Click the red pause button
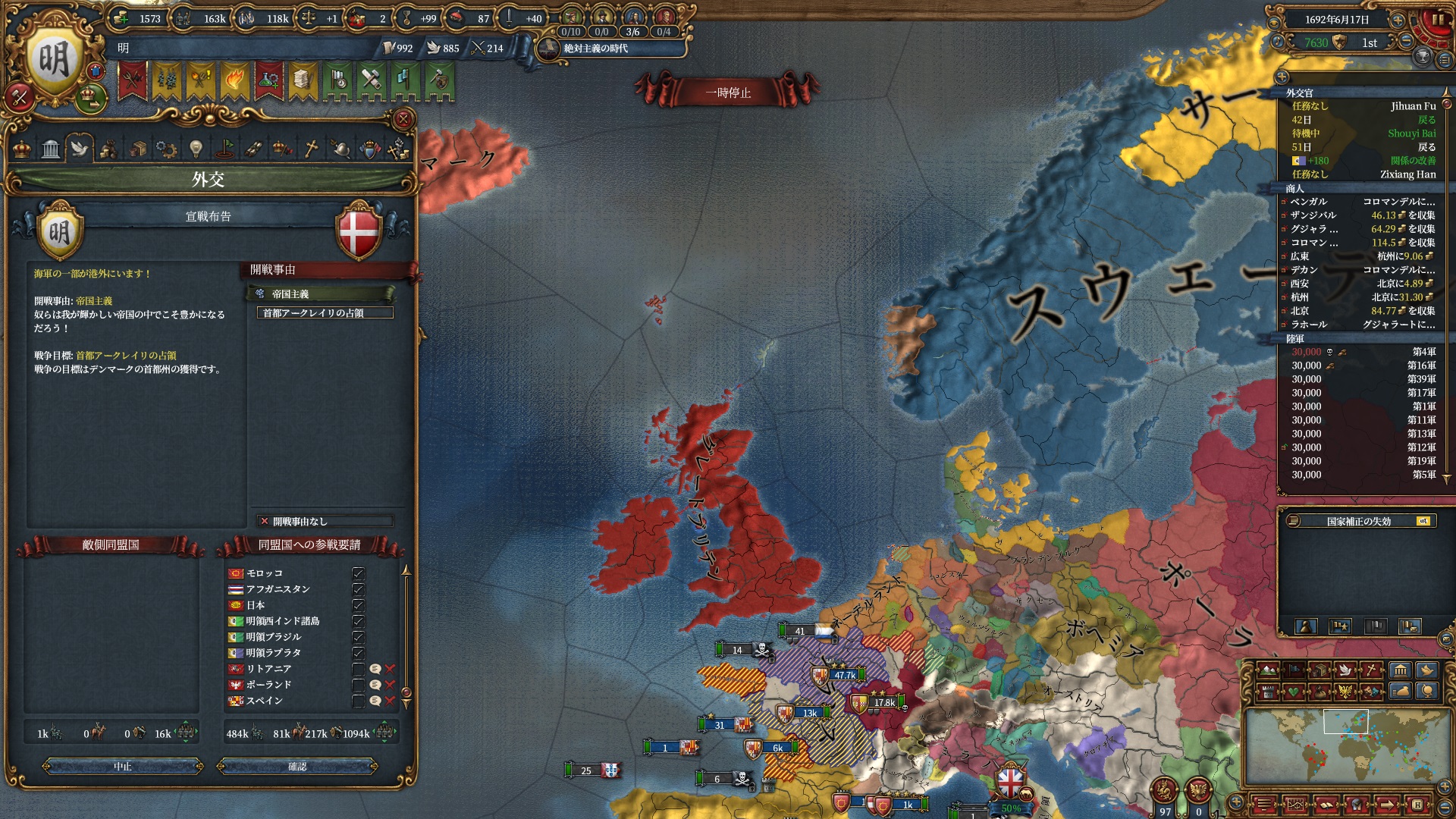Viewport: 1456px width, 819px height. coord(1436,21)
